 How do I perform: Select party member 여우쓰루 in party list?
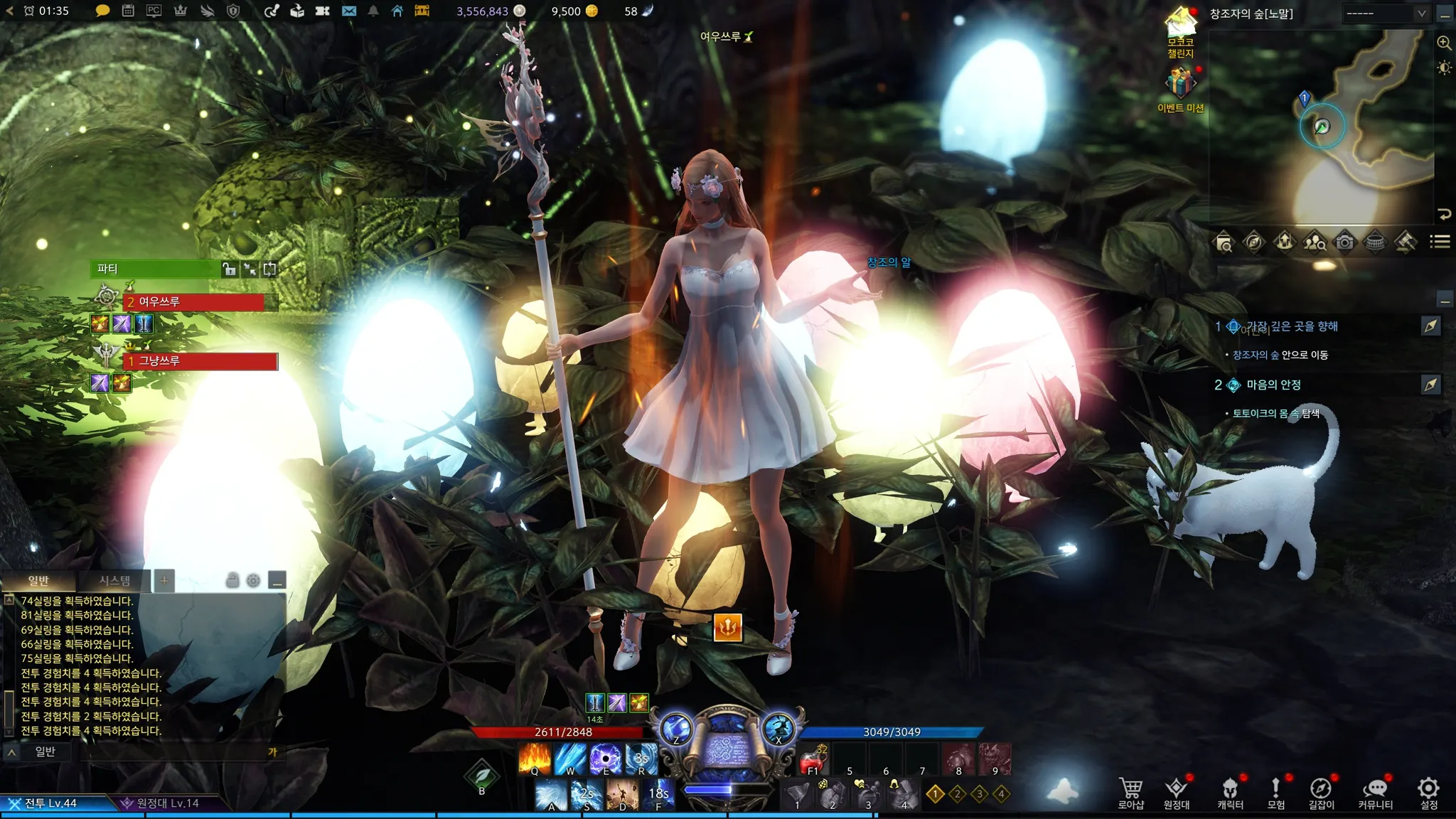pos(193,302)
